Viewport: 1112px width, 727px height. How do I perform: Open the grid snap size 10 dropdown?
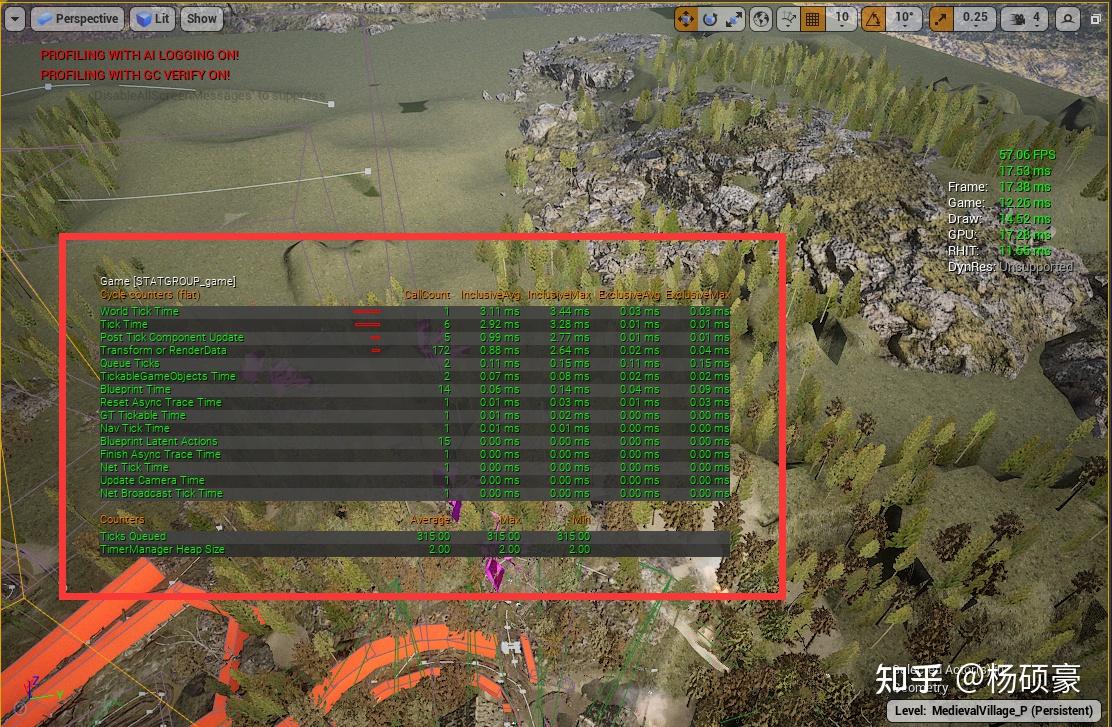pyautogui.click(x=842, y=18)
